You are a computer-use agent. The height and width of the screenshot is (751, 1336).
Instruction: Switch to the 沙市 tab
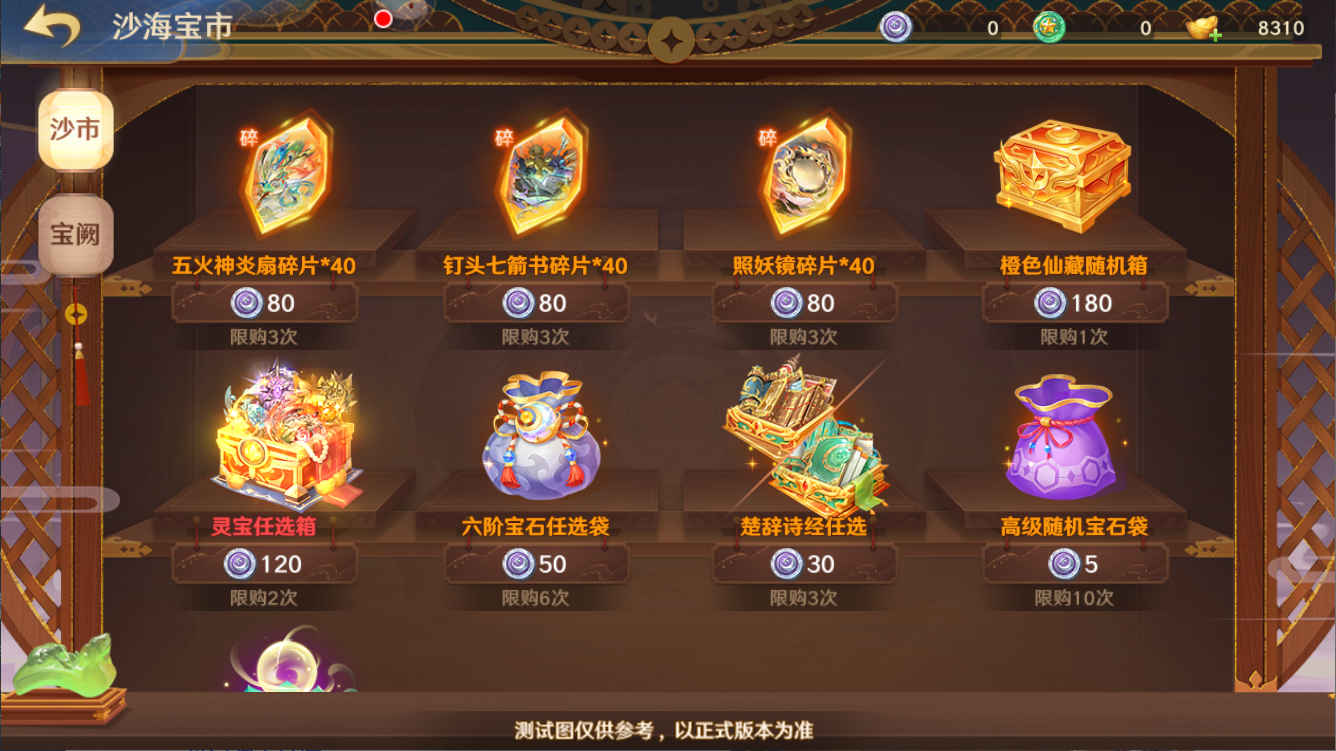(x=76, y=130)
